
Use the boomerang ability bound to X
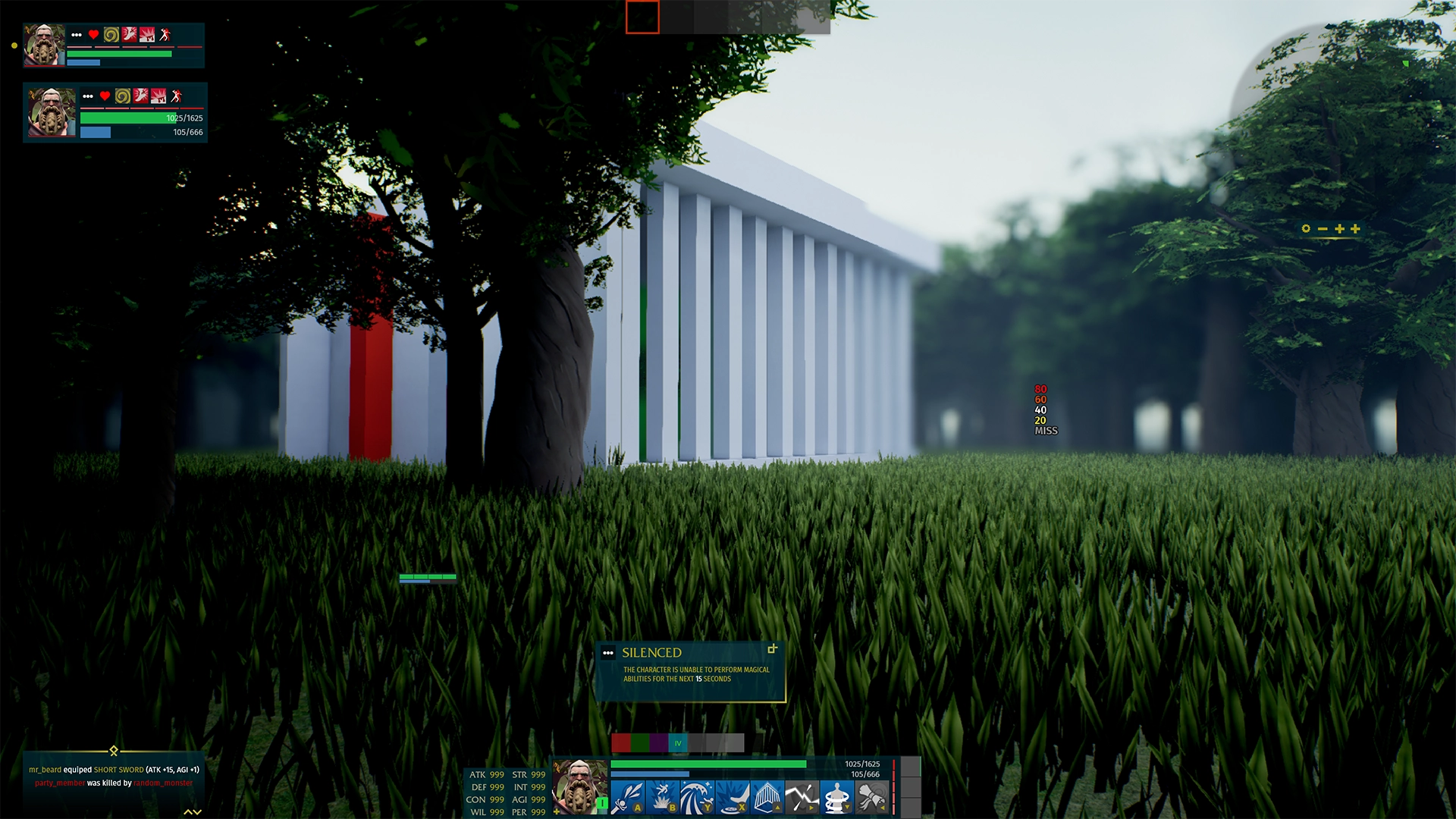tap(733, 796)
